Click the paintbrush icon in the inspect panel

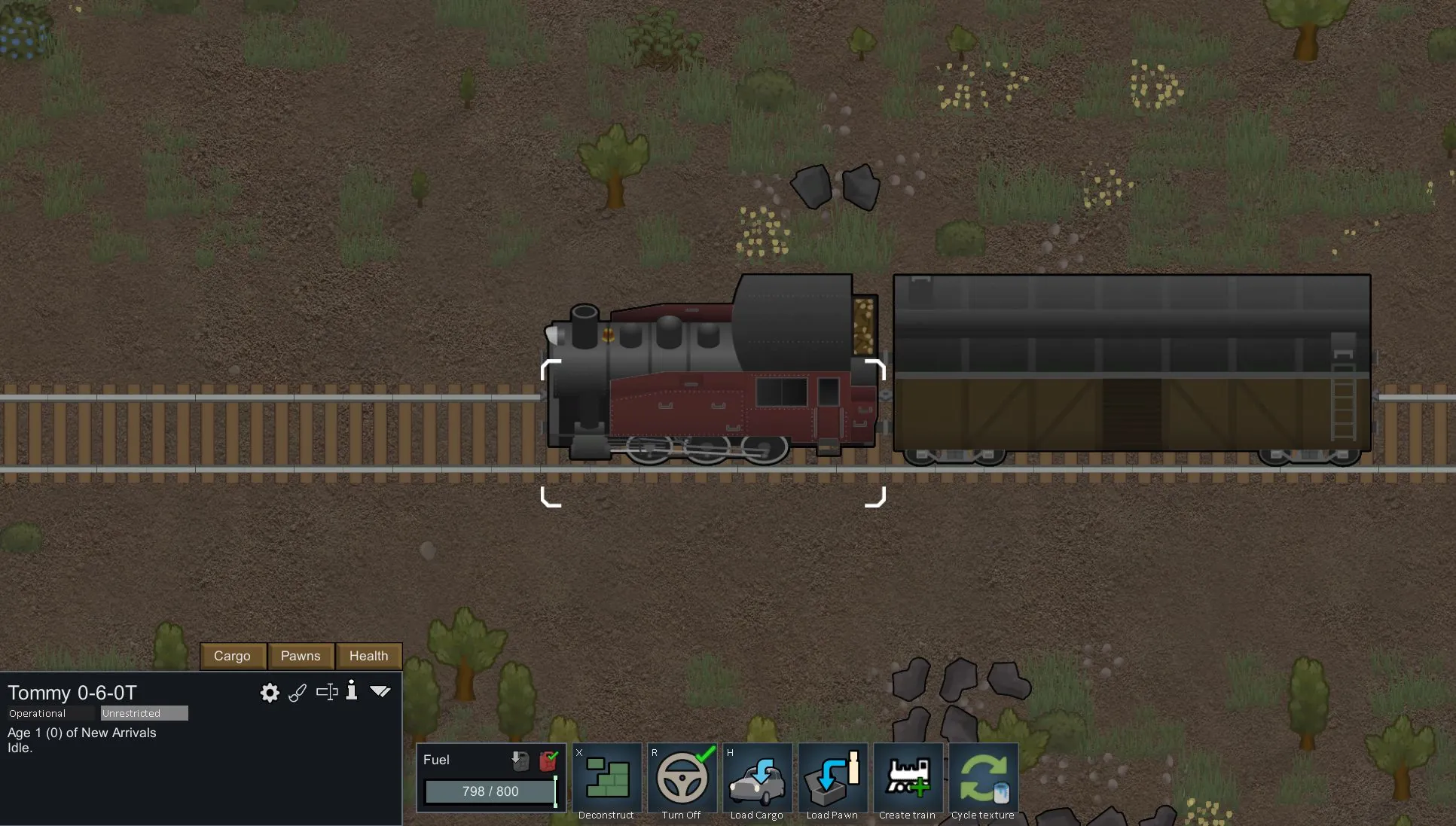[x=298, y=693]
